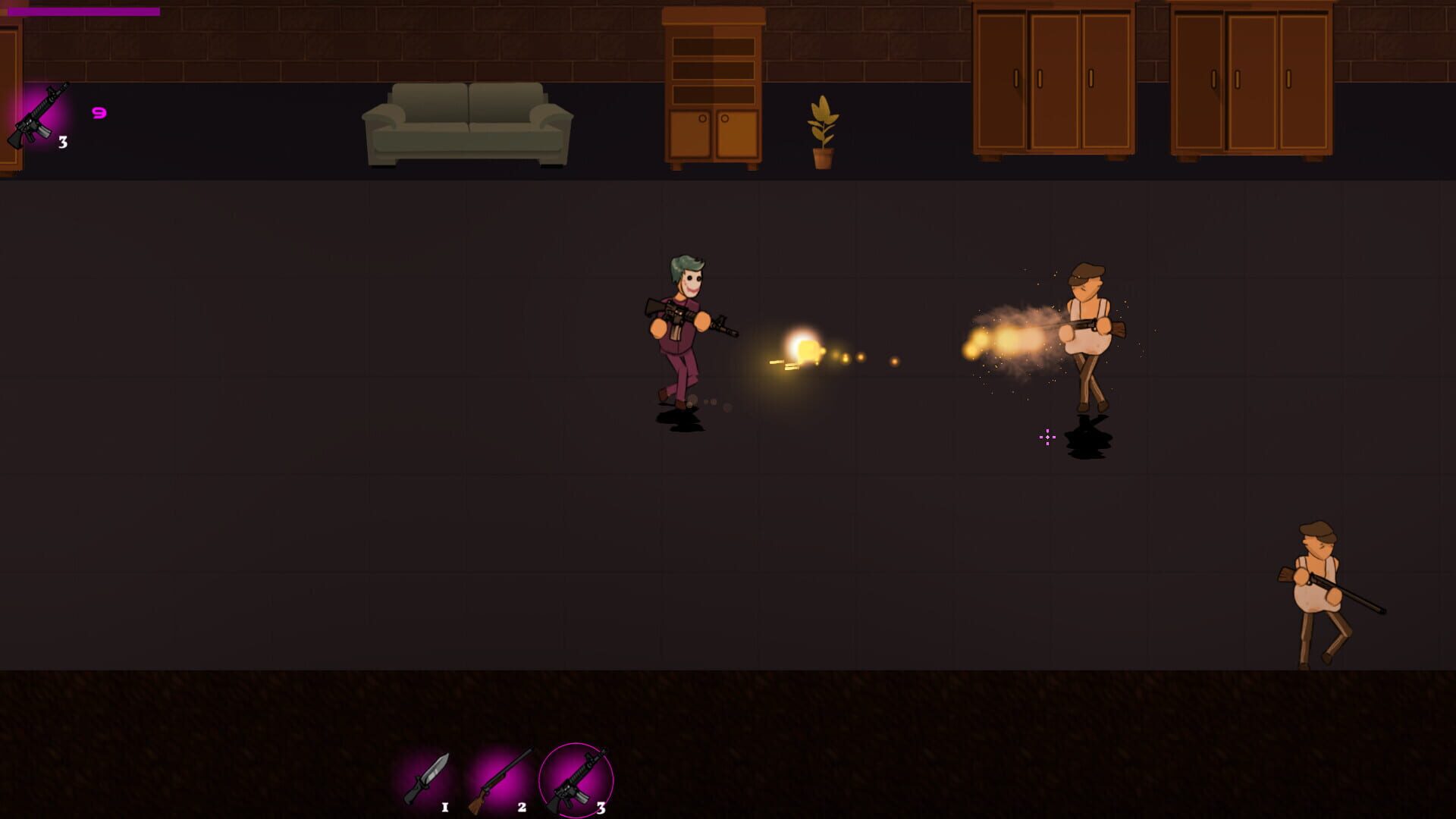Toggle the glowing shotgun hotbar slot
This screenshot has width=1456, height=819.
[x=504, y=777]
